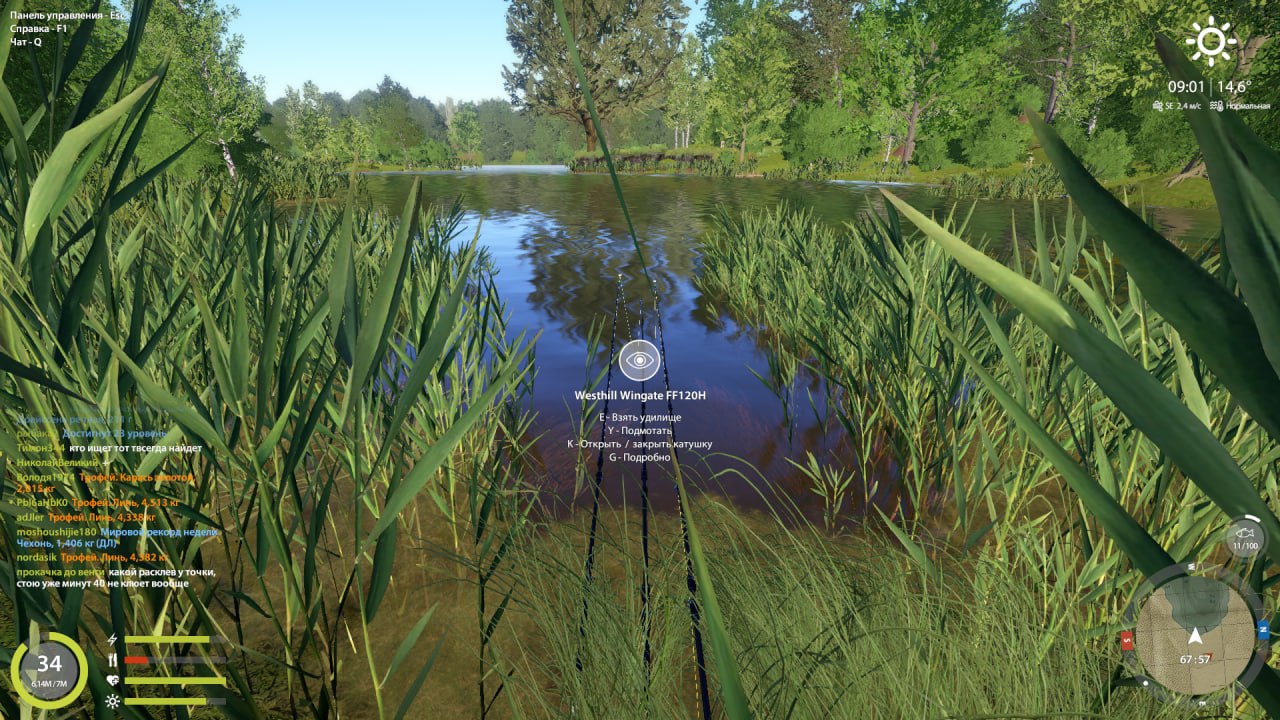The height and width of the screenshot is (720, 1280).
Task: Click the heart health icon
Action: pos(112,679)
